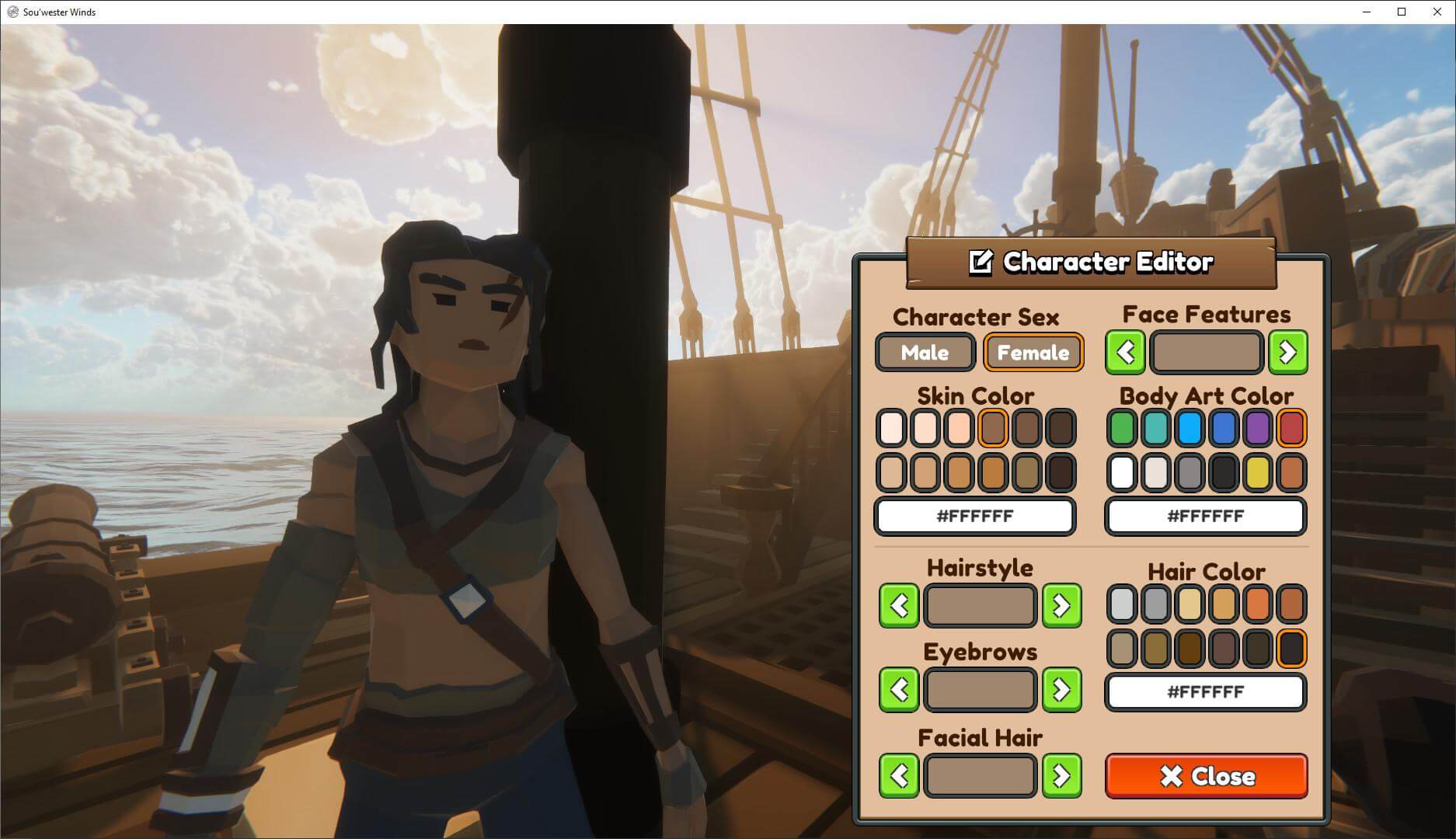Switch to the next Facial Hair option

coord(1061,775)
